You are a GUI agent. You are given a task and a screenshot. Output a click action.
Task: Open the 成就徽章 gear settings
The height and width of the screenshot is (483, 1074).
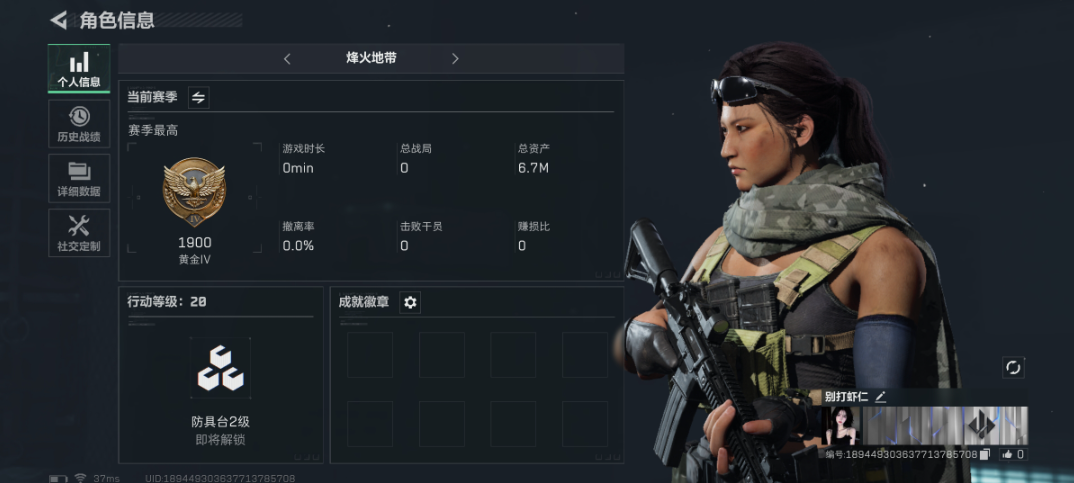410,302
